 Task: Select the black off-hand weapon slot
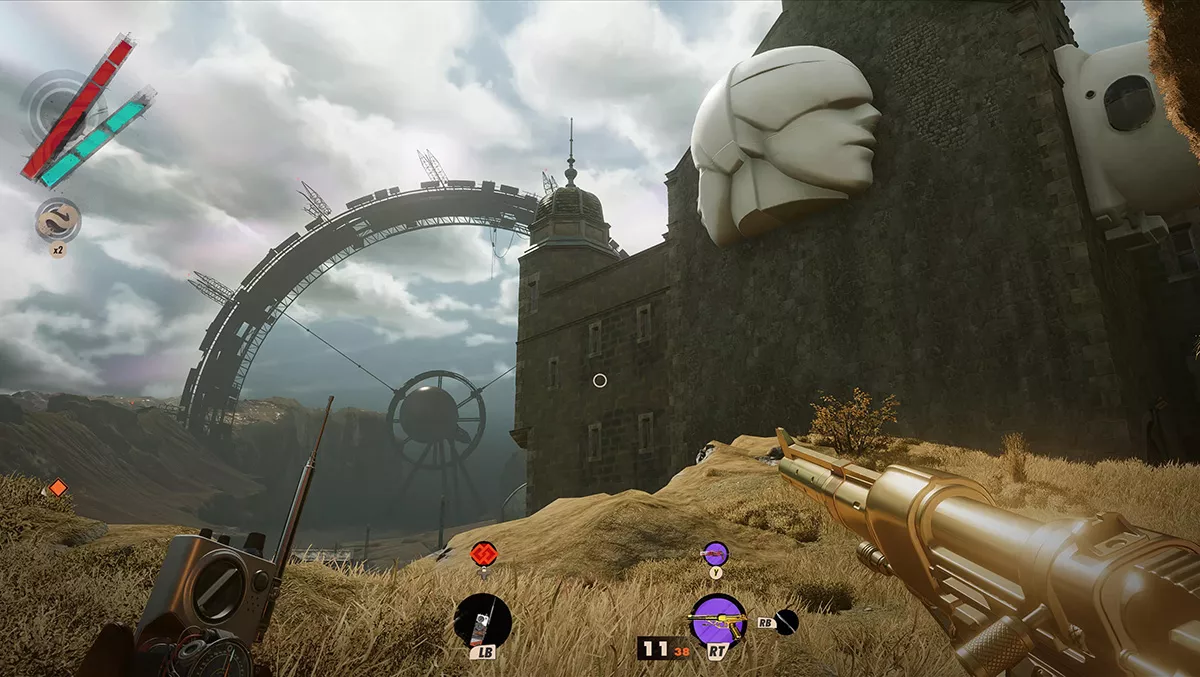[787, 622]
